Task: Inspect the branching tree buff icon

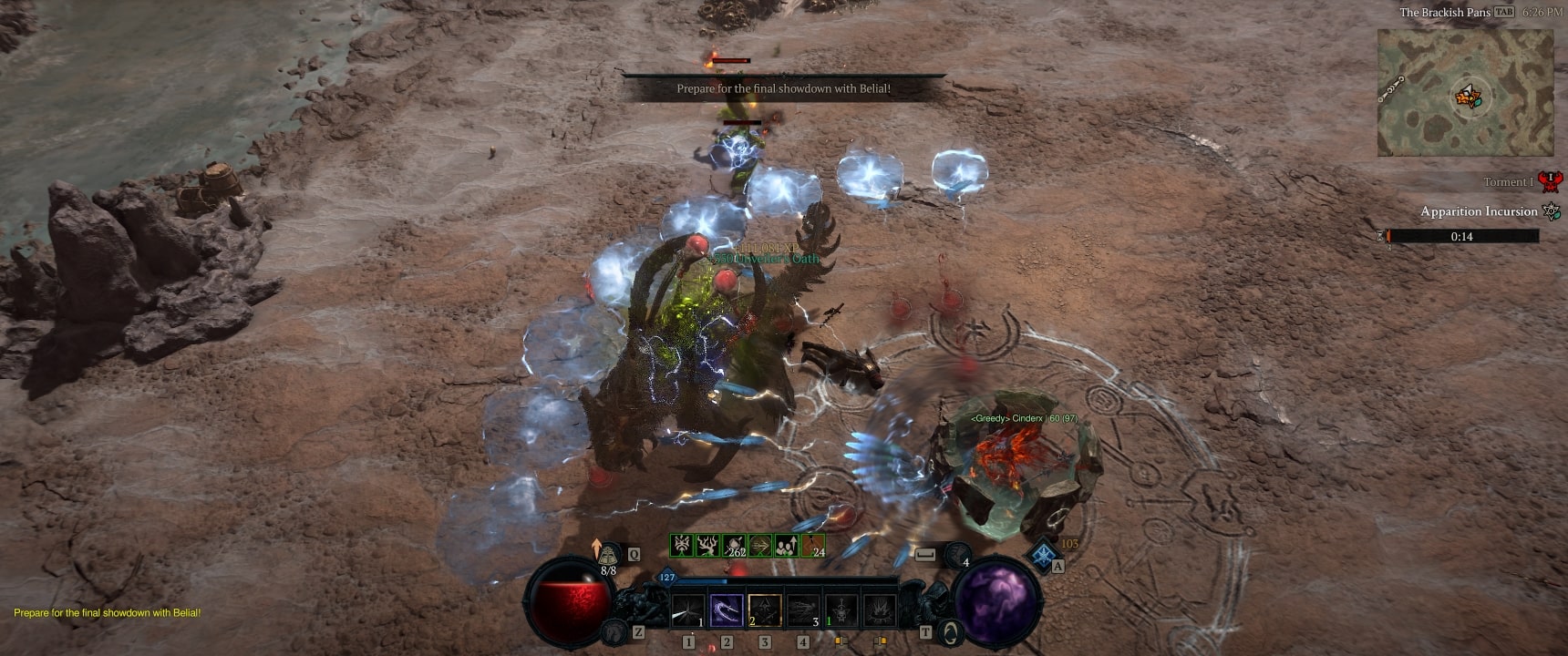Action: pyautogui.click(x=707, y=546)
